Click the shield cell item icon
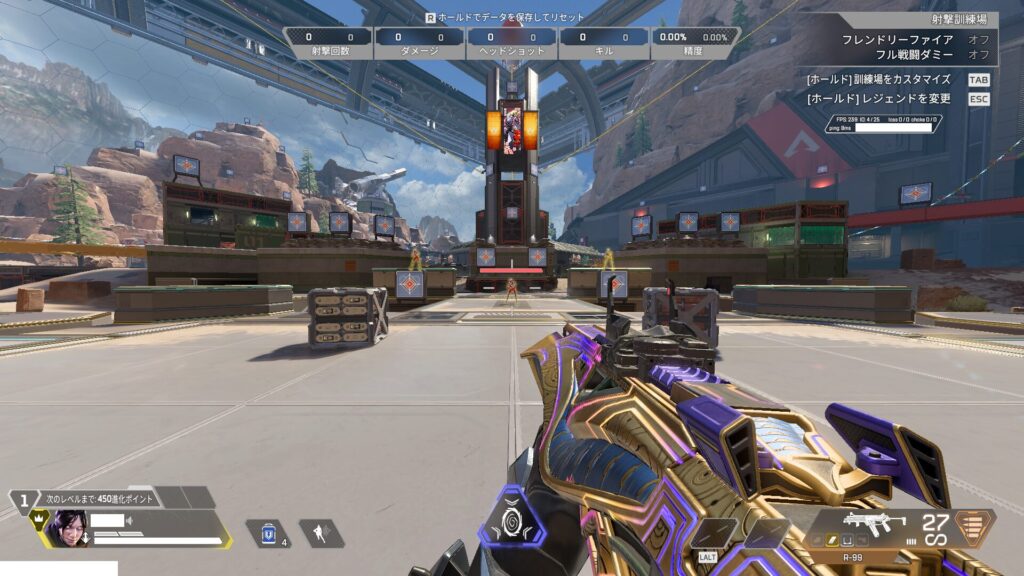The image size is (1024, 576). pos(268,534)
